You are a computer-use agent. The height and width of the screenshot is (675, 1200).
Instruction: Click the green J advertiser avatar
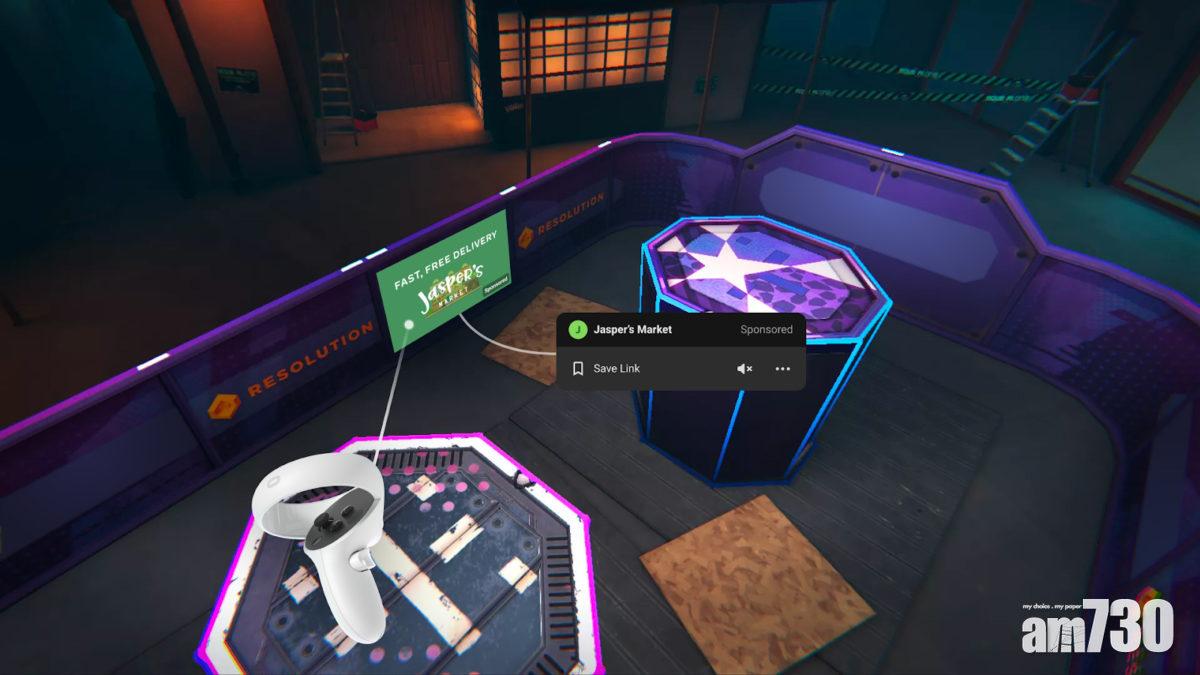[577, 329]
